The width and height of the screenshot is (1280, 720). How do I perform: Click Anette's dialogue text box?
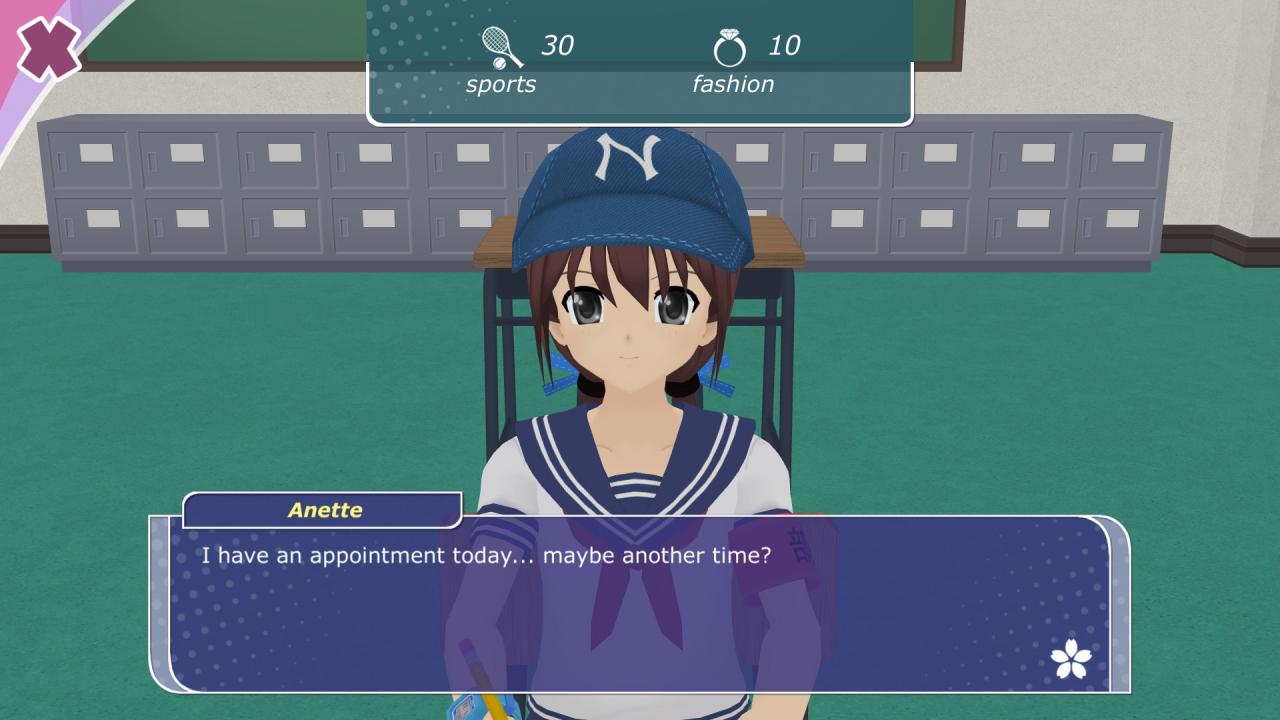[640, 603]
